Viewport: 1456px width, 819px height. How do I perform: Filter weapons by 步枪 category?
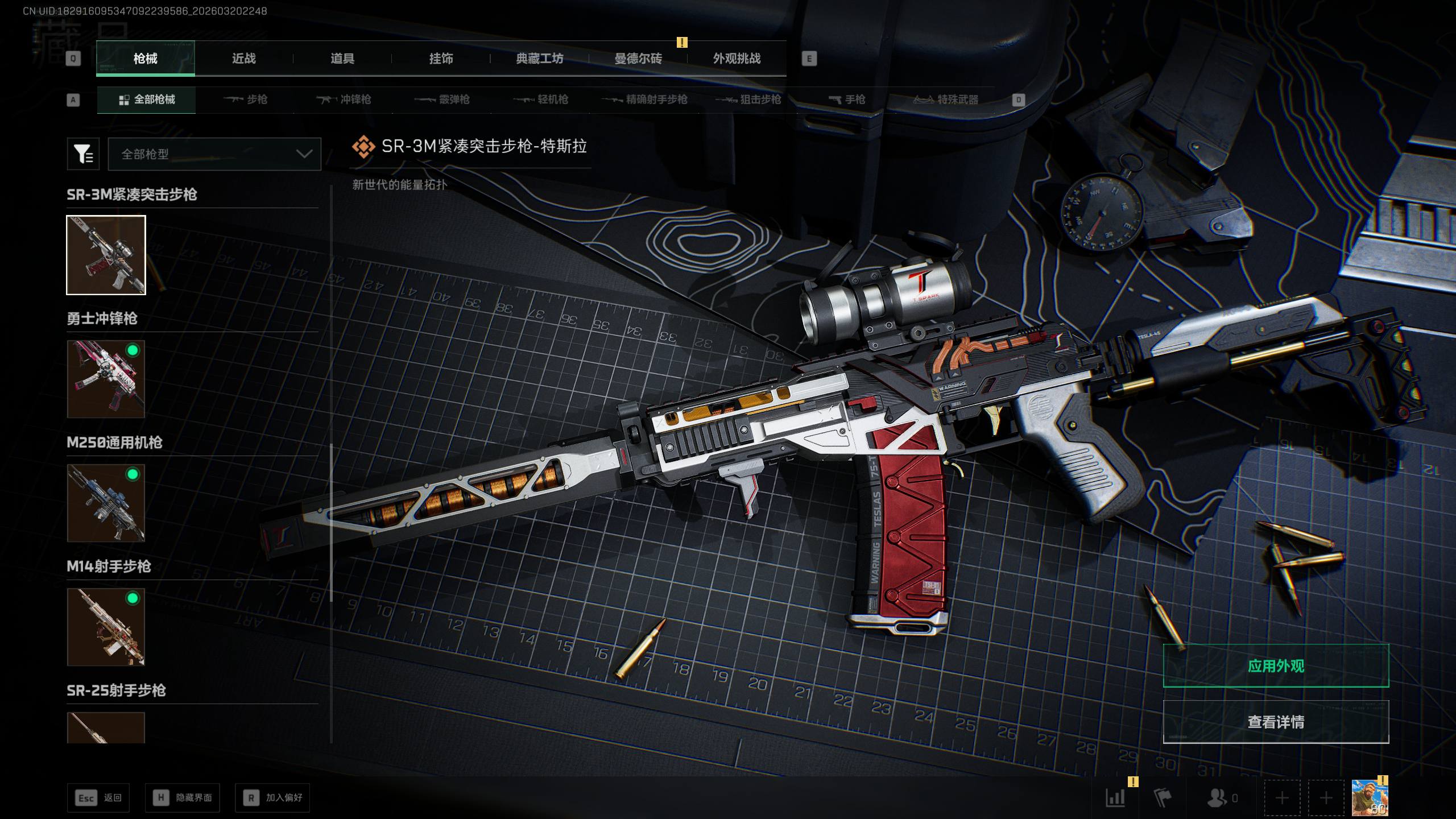tap(246, 100)
